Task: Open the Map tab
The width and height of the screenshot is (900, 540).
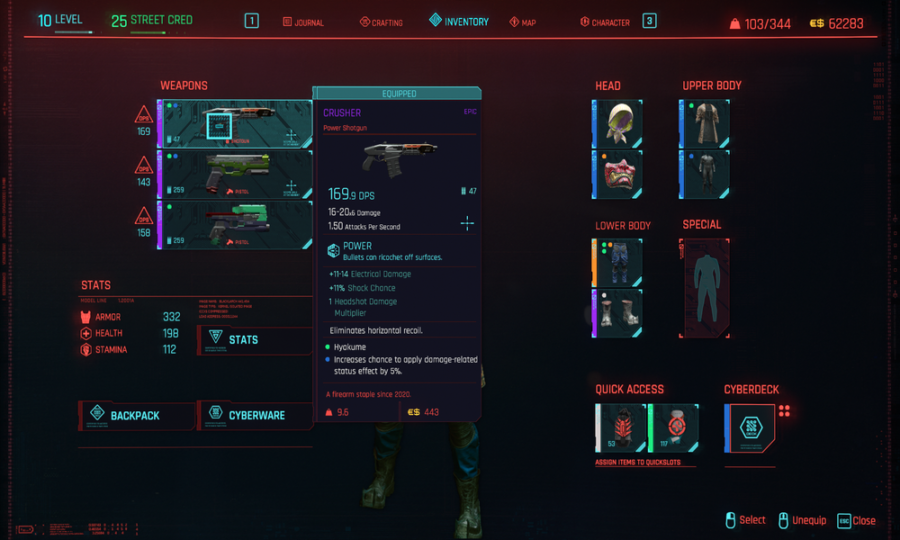Action: pyautogui.click(x=522, y=22)
